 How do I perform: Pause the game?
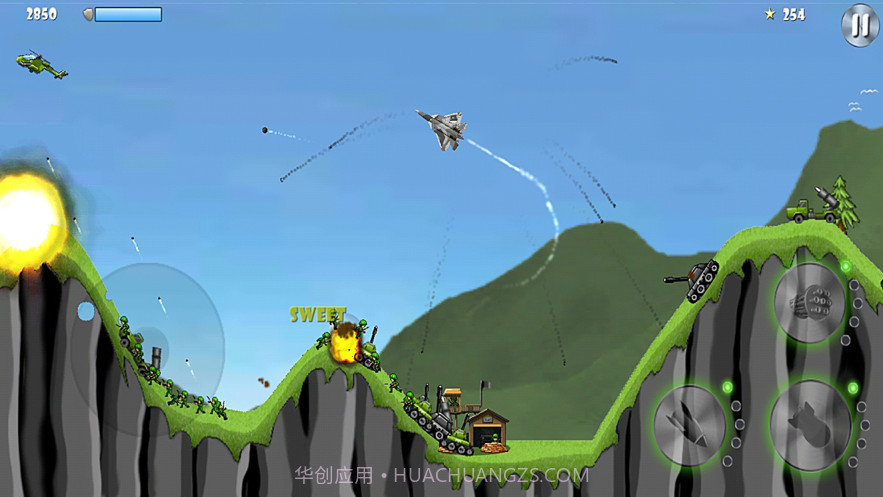pyautogui.click(x=859, y=25)
